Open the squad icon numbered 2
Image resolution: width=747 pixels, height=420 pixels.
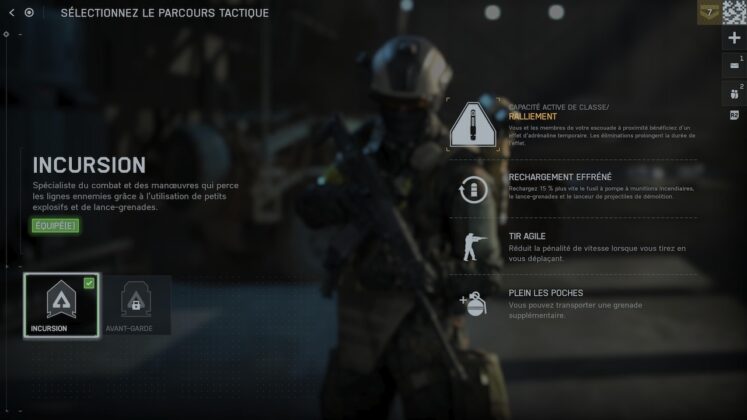[735, 93]
